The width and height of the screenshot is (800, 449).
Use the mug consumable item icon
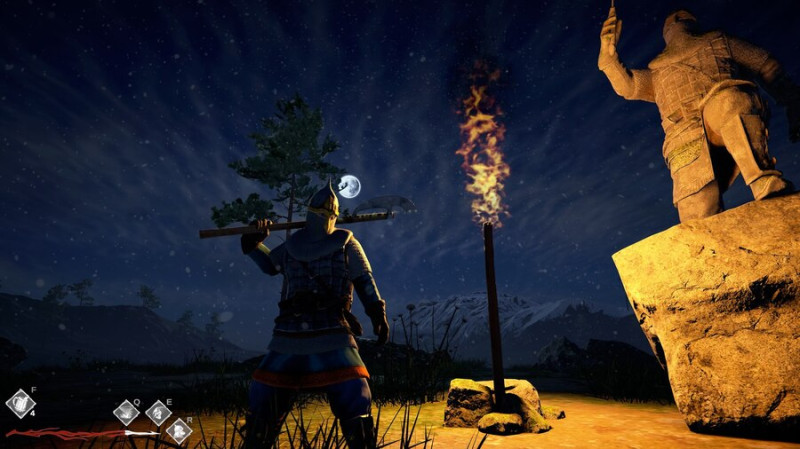pos(20,404)
